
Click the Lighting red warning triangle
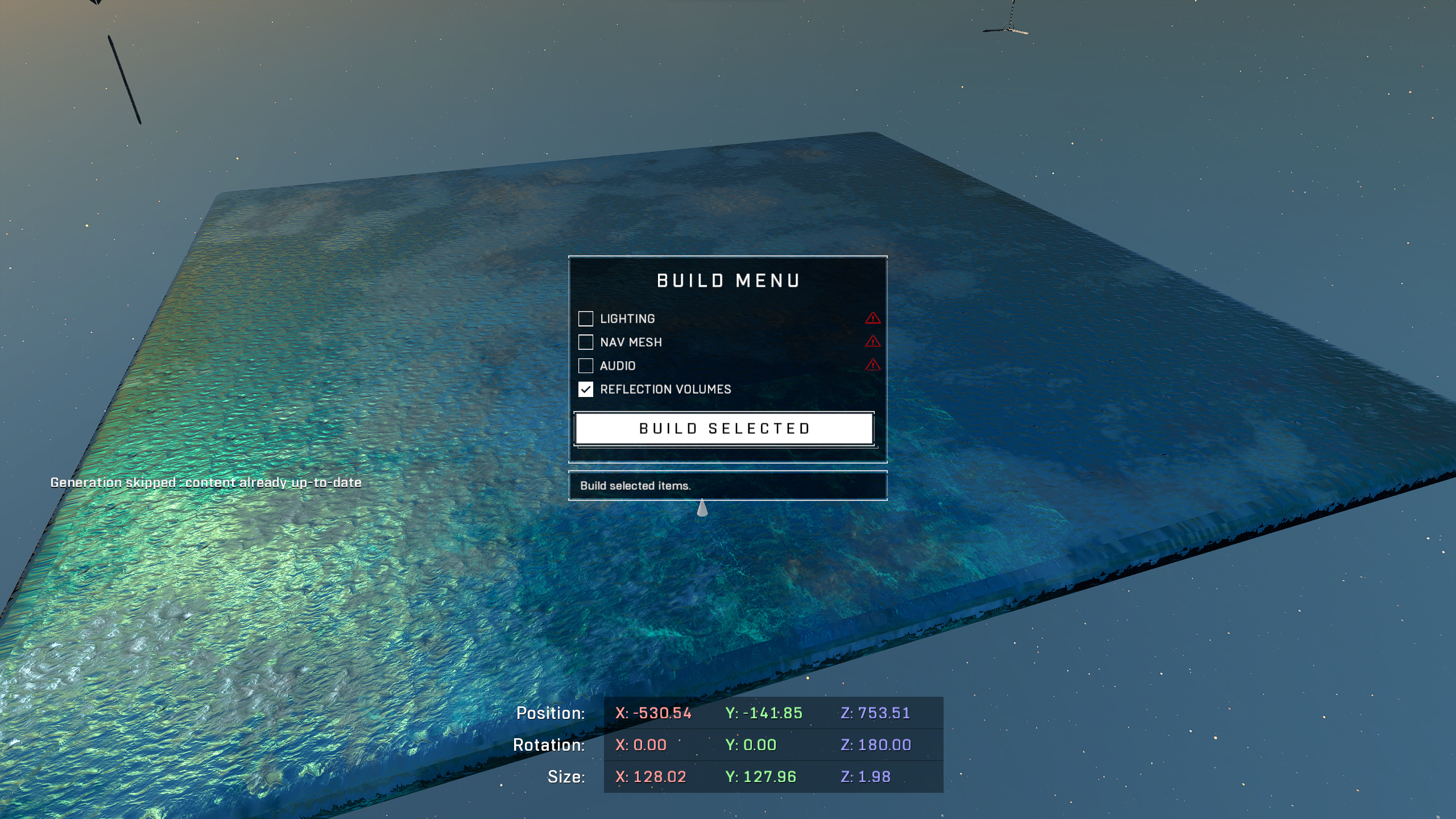click(x=872, y=318)
